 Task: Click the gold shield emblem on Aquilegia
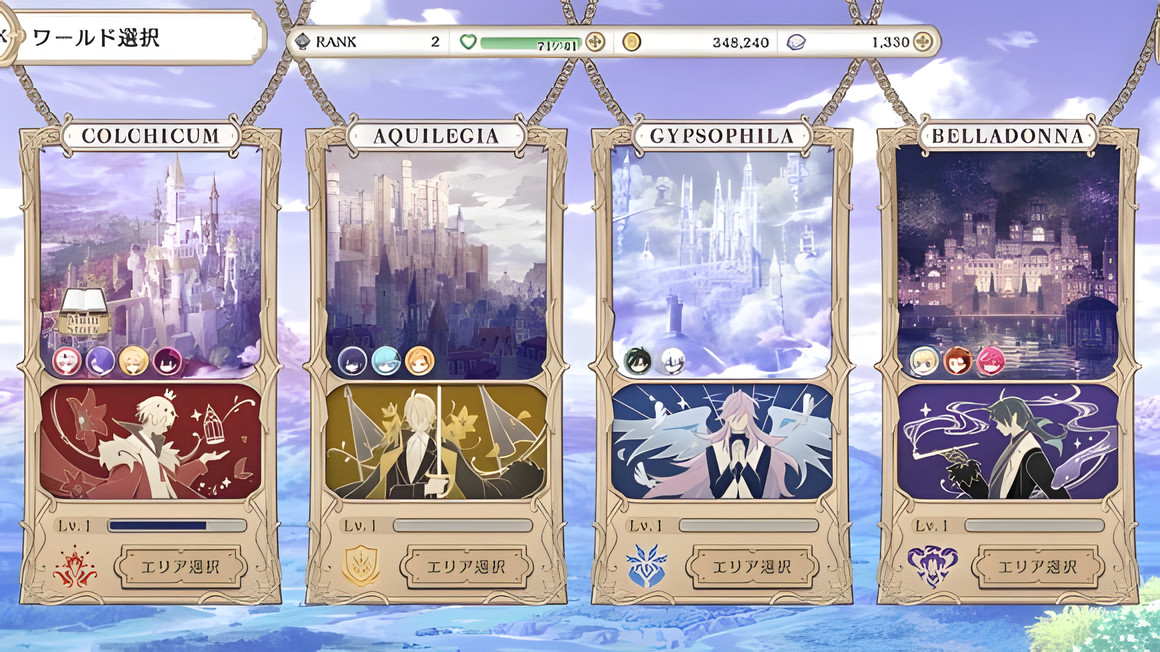point(361,567)
